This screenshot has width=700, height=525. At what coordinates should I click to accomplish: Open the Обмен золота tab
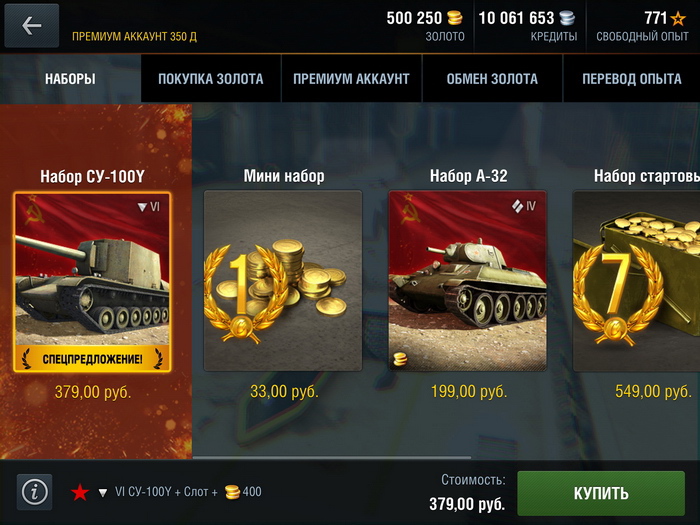pyautogui.click(x=492, y=79)
